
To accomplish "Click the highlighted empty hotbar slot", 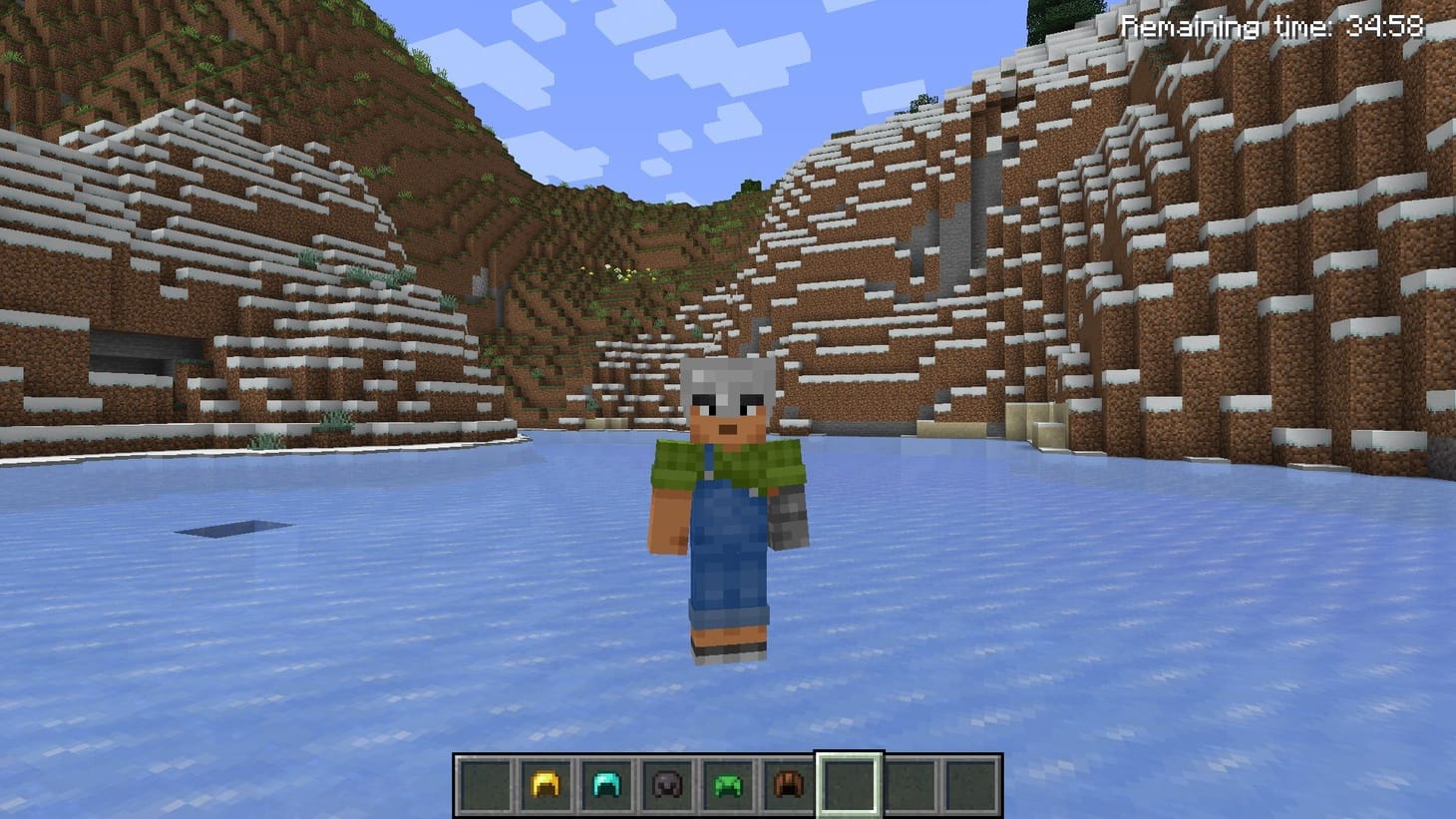I will (849, 784).
